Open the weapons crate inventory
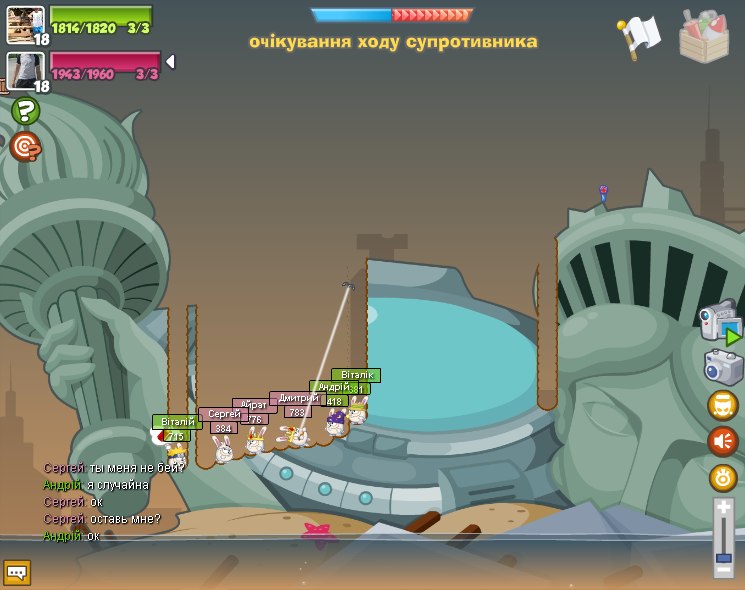Screen dimensions: 745x590 click(x=704, y=36)
